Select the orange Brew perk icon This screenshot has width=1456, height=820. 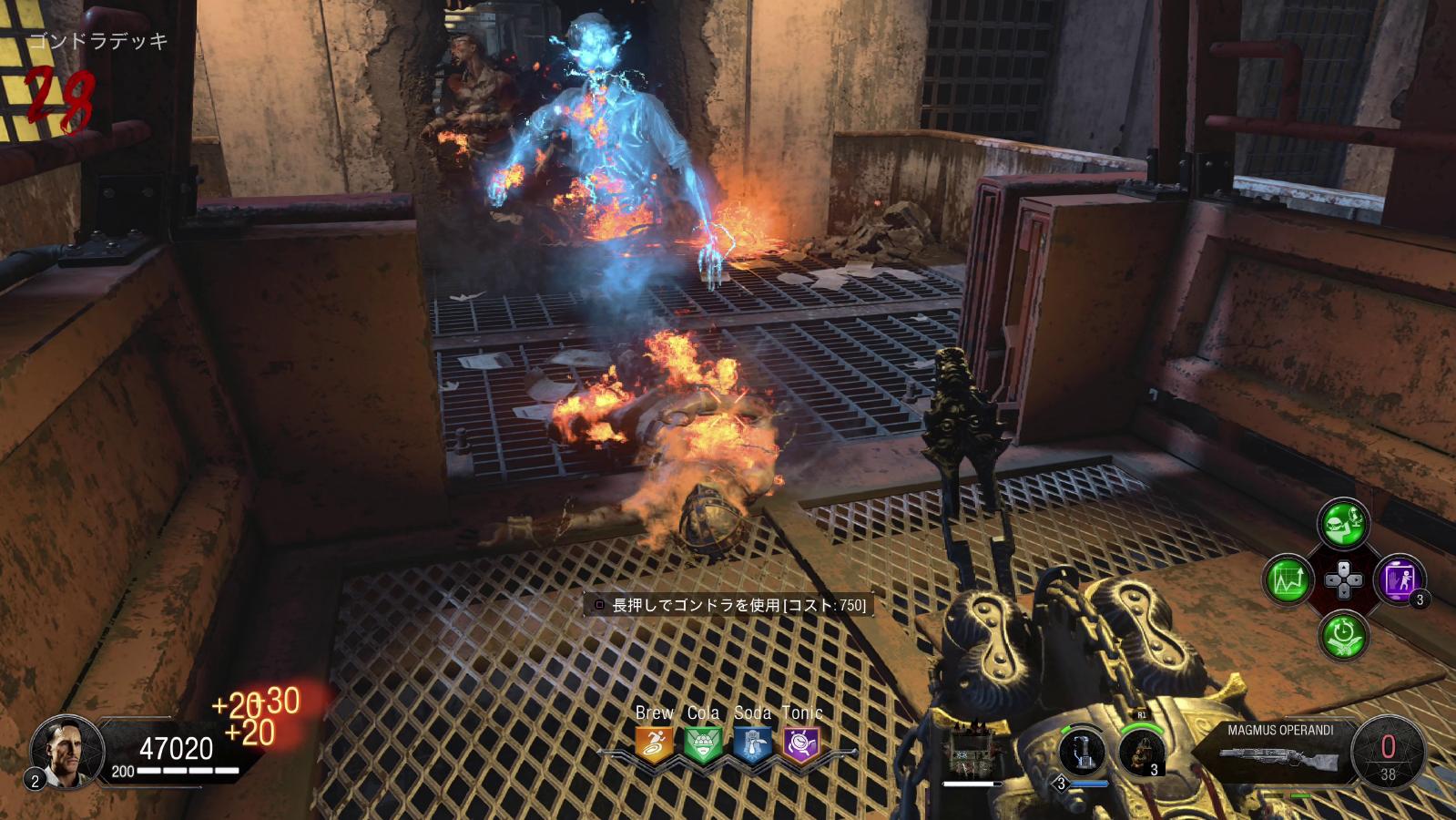(654, 743)
